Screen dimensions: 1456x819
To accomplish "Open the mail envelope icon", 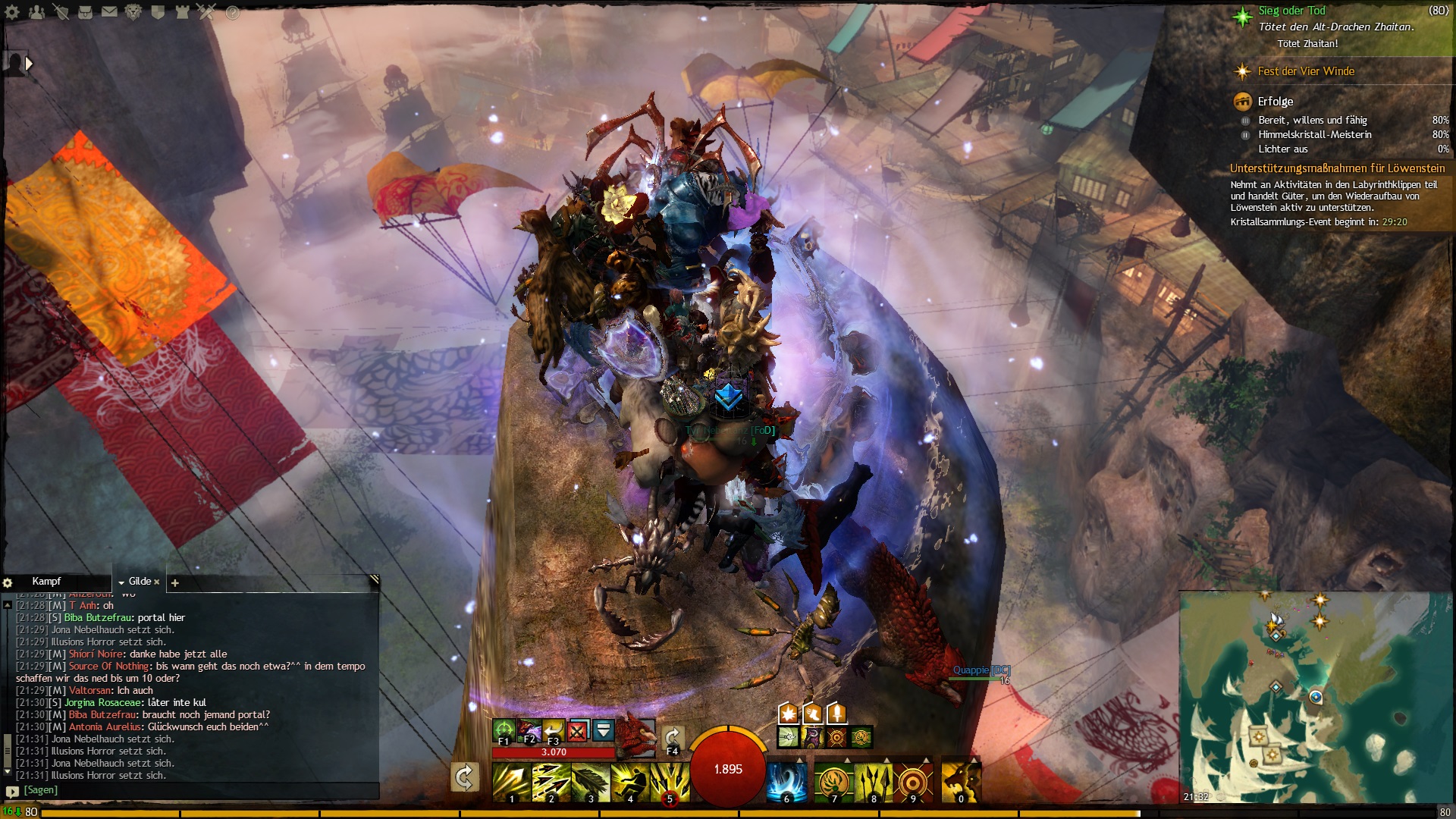I will pyautogui.click(x=109, y=12).
